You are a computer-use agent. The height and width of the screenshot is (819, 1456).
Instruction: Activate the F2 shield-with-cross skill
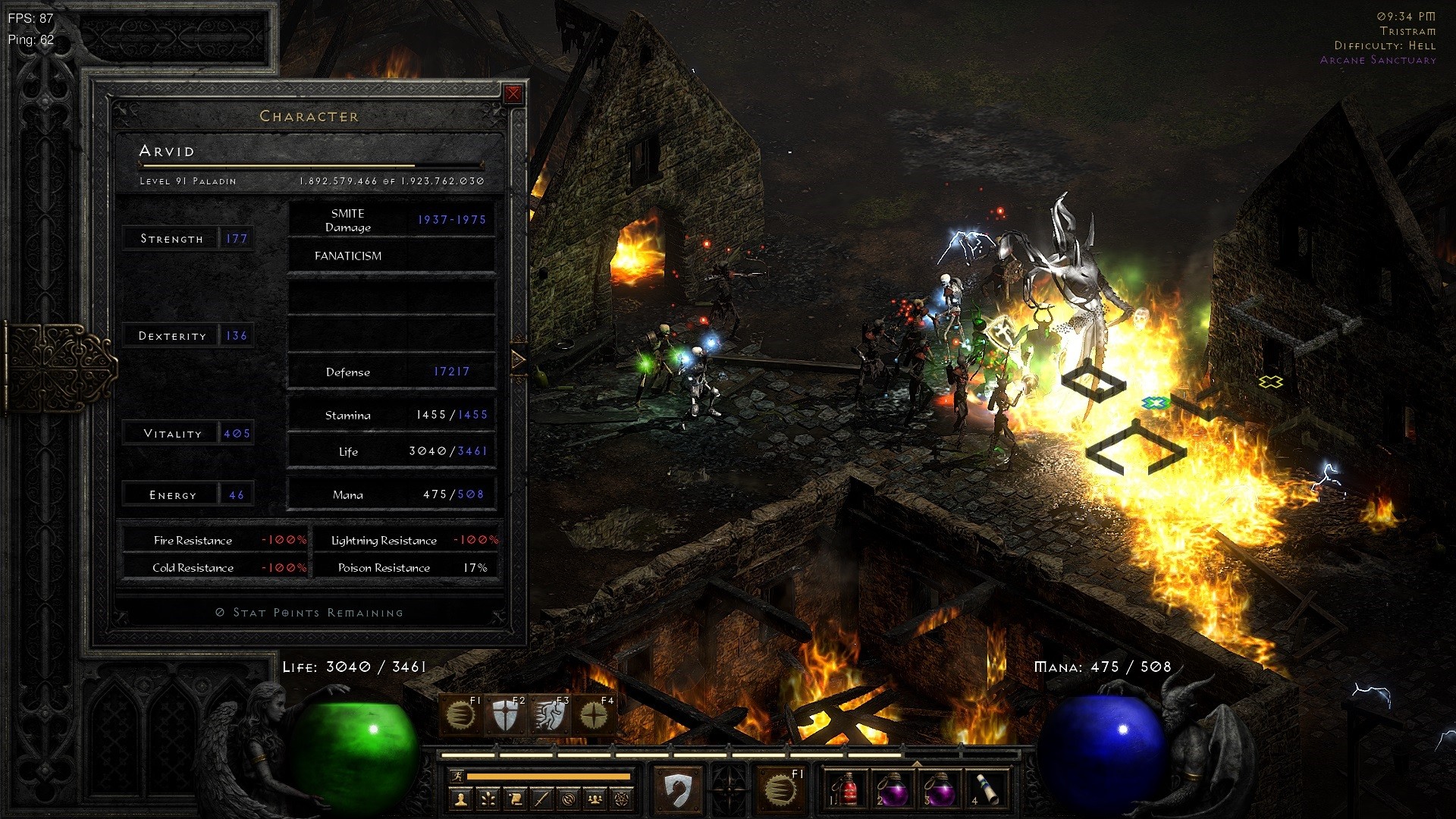[x=504, y=715]
